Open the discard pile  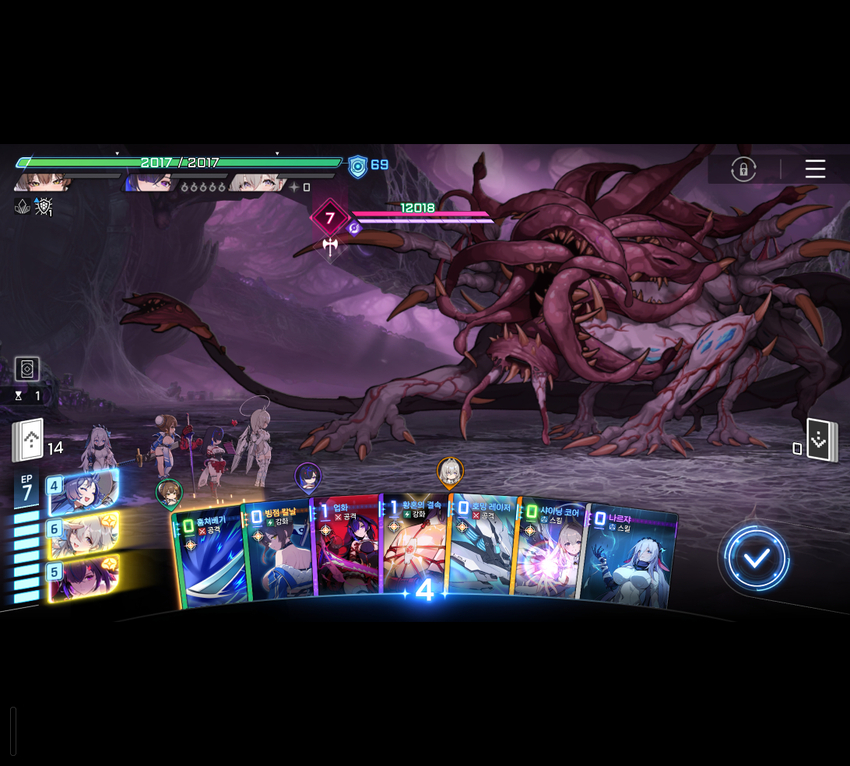pyautogui.click(x=822, y=442)
